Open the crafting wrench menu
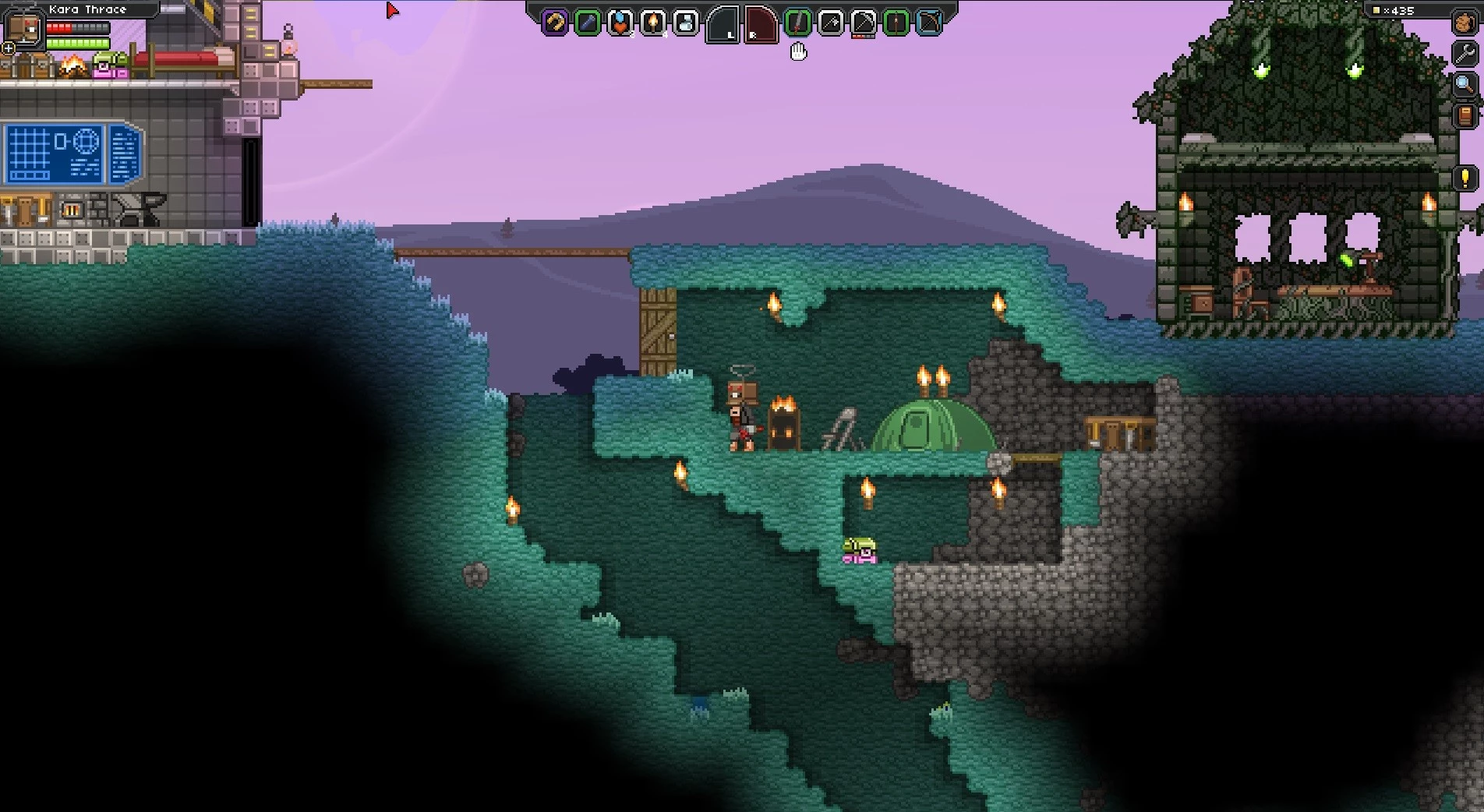The height and width of the screenshot is (812, 1484). click(1465, 53)
